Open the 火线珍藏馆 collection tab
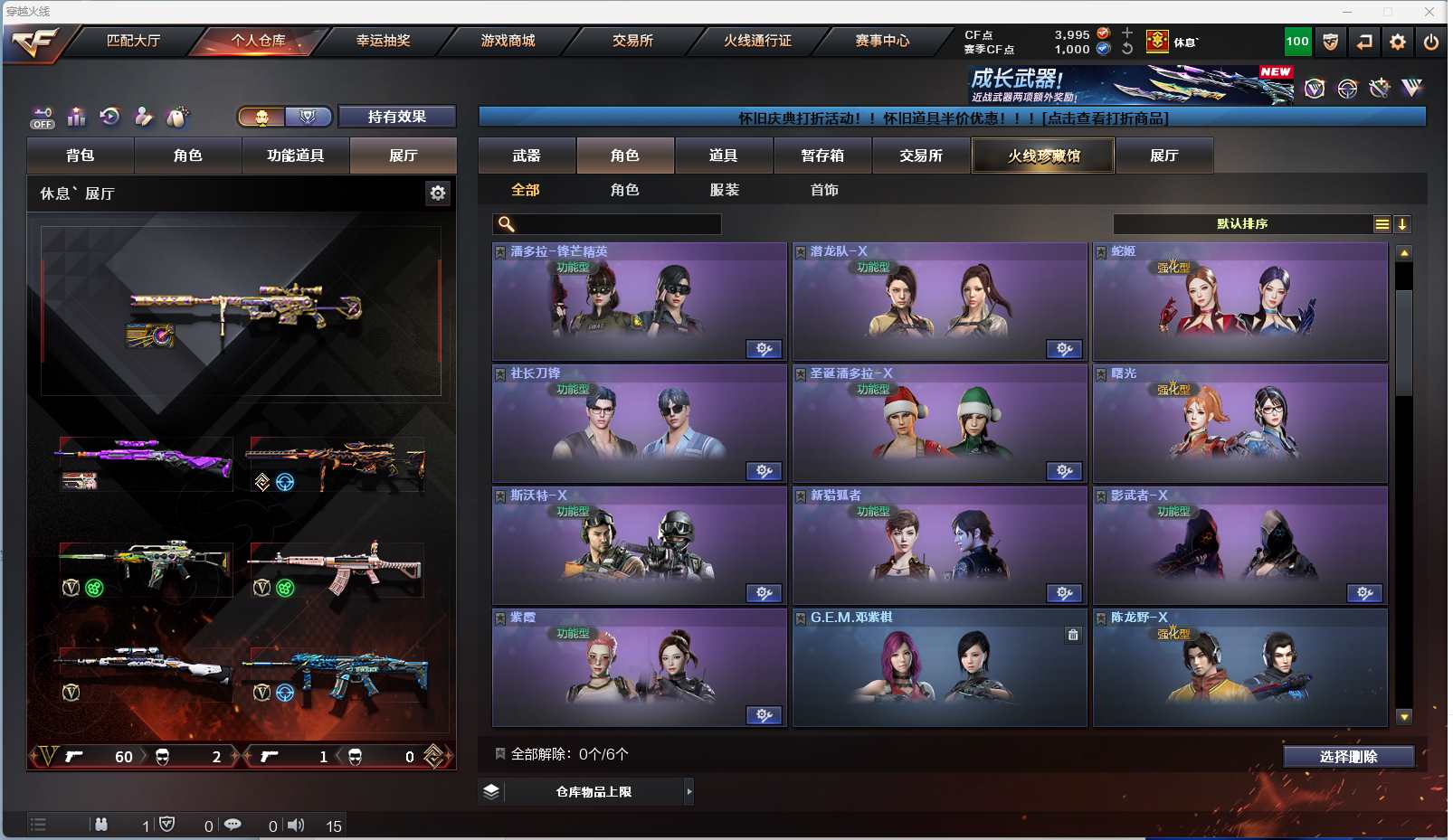This screenshot has height=840, width=1453. [x=1043, y=156]
